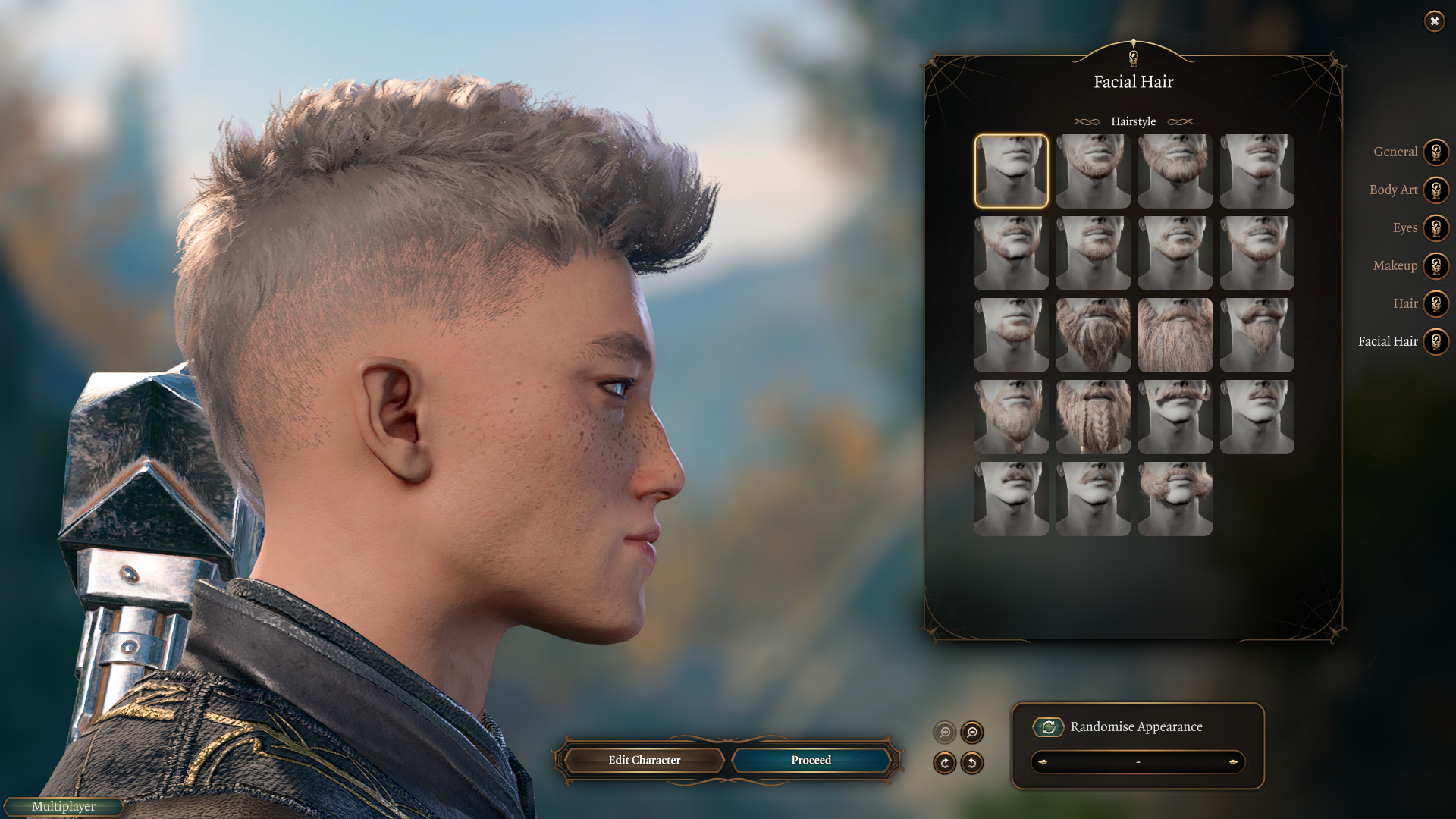Rotate the character clockwise
The width and height of the screenshot is (1456, 819).
pyautogui.click(x=944, y=764)
